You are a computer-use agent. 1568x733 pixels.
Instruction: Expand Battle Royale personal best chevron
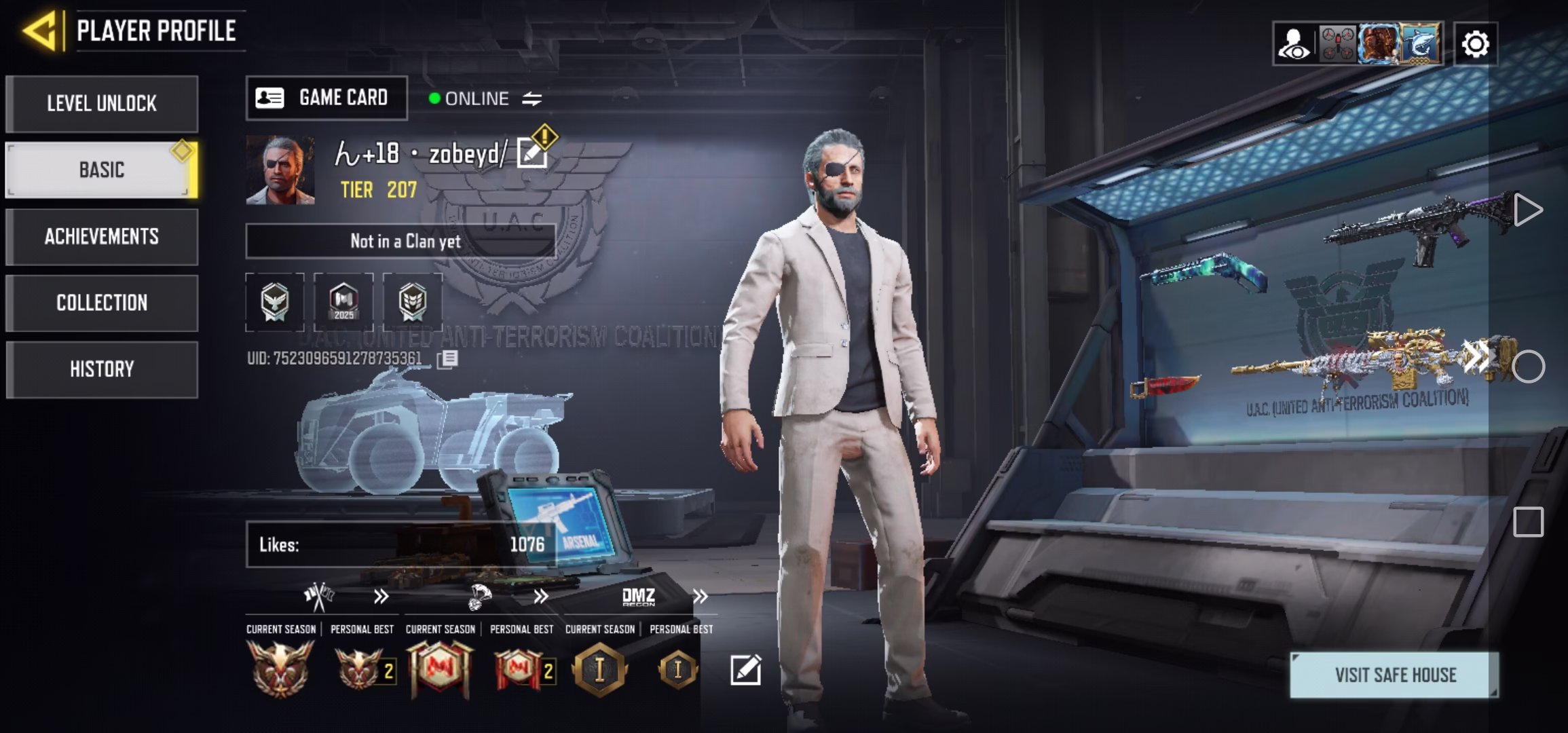pos(541,597)
